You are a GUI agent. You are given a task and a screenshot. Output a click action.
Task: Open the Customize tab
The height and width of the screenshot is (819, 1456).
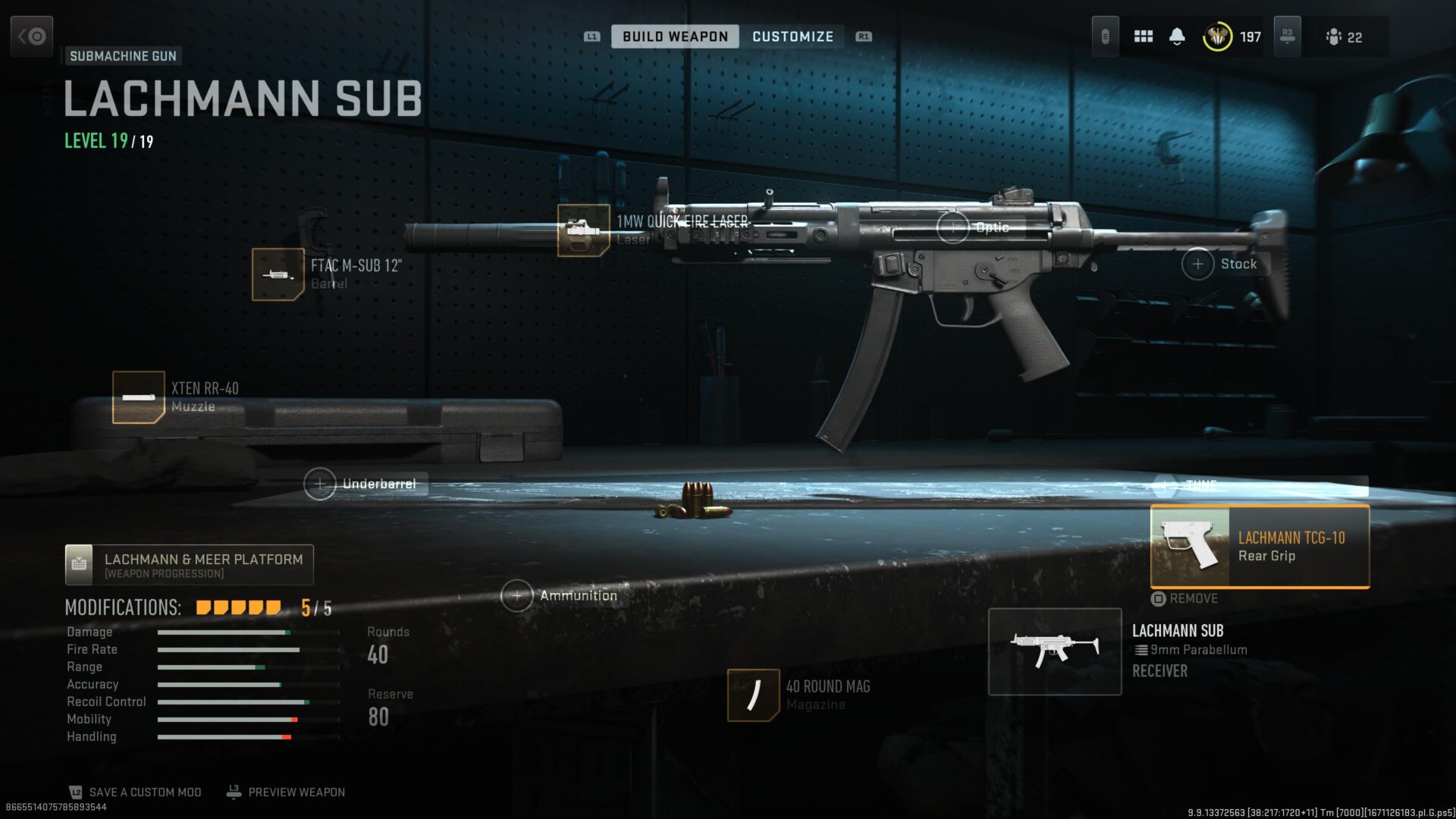pos(792,36)
